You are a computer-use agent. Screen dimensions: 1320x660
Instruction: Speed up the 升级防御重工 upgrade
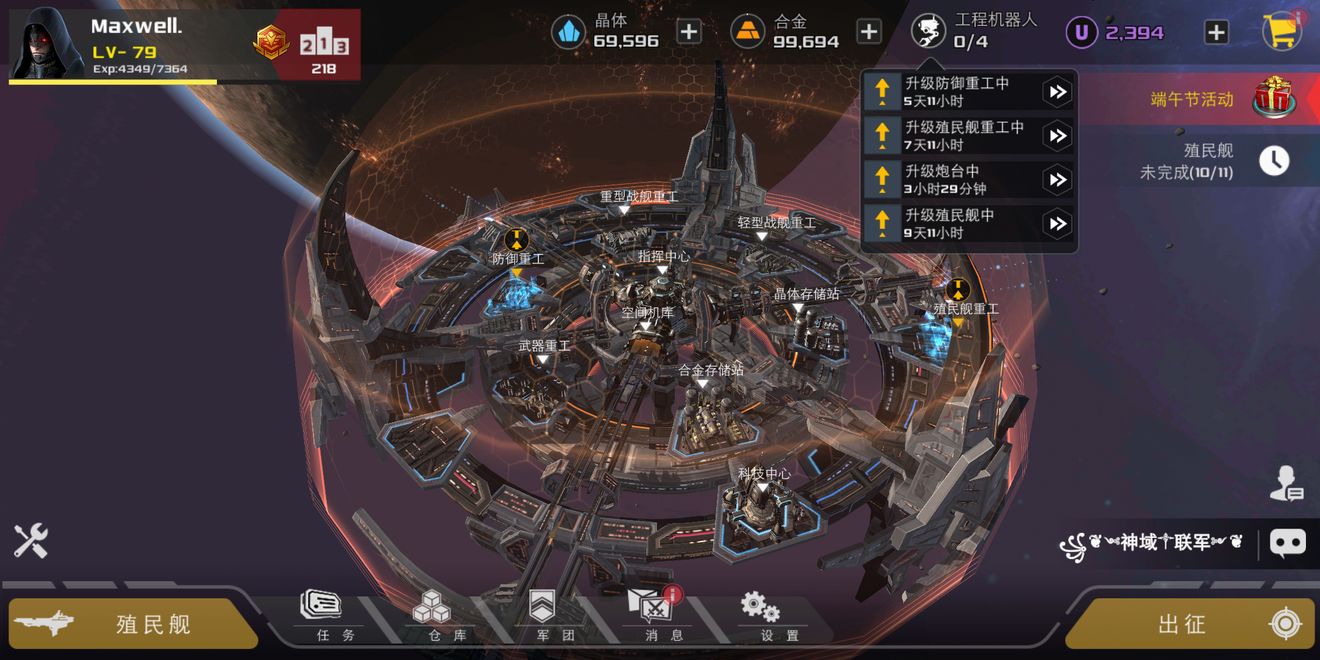click(x=1057, y=92)
